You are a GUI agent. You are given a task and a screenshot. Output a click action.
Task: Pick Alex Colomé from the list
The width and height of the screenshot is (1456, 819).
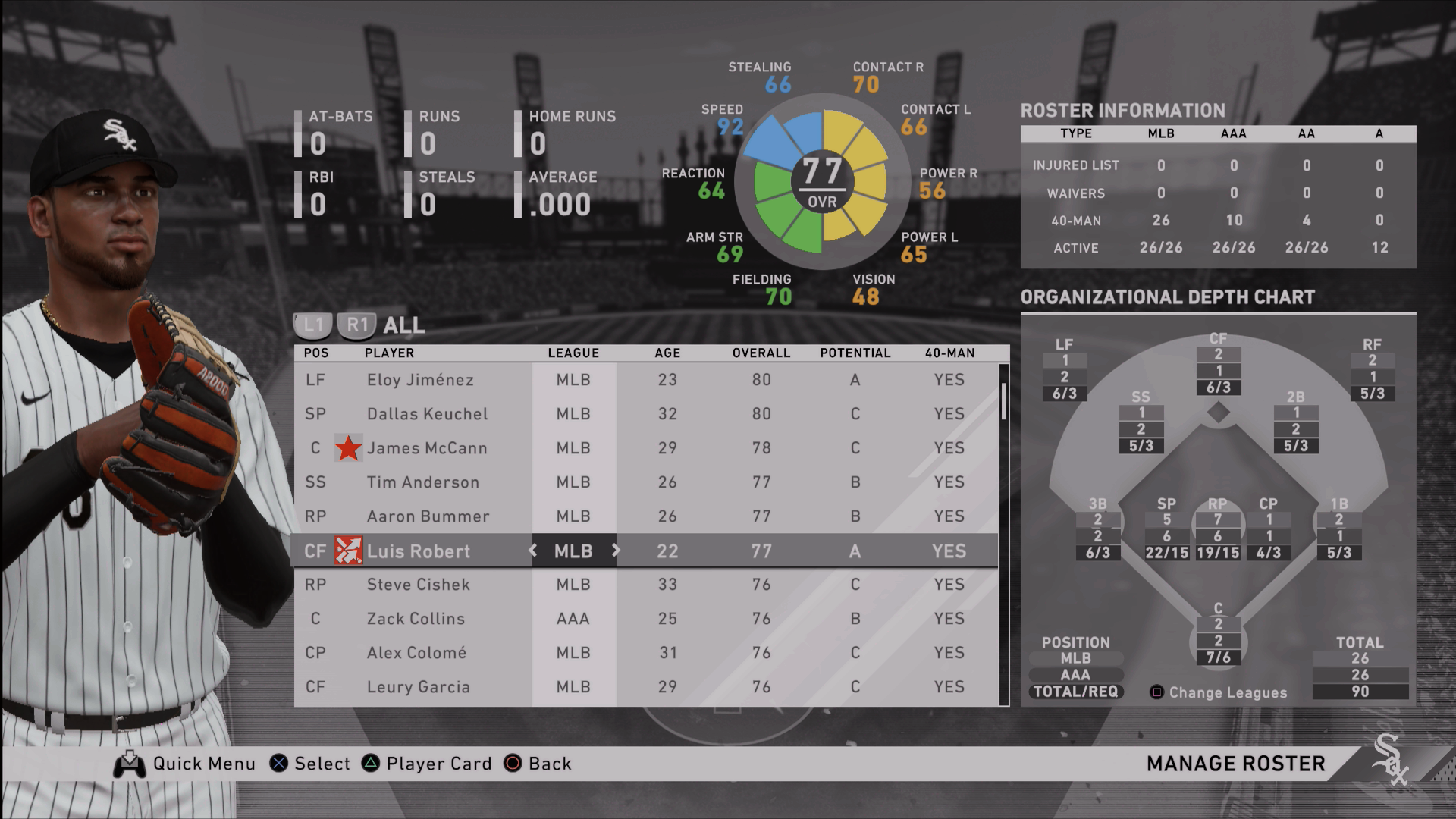point(416,653)
